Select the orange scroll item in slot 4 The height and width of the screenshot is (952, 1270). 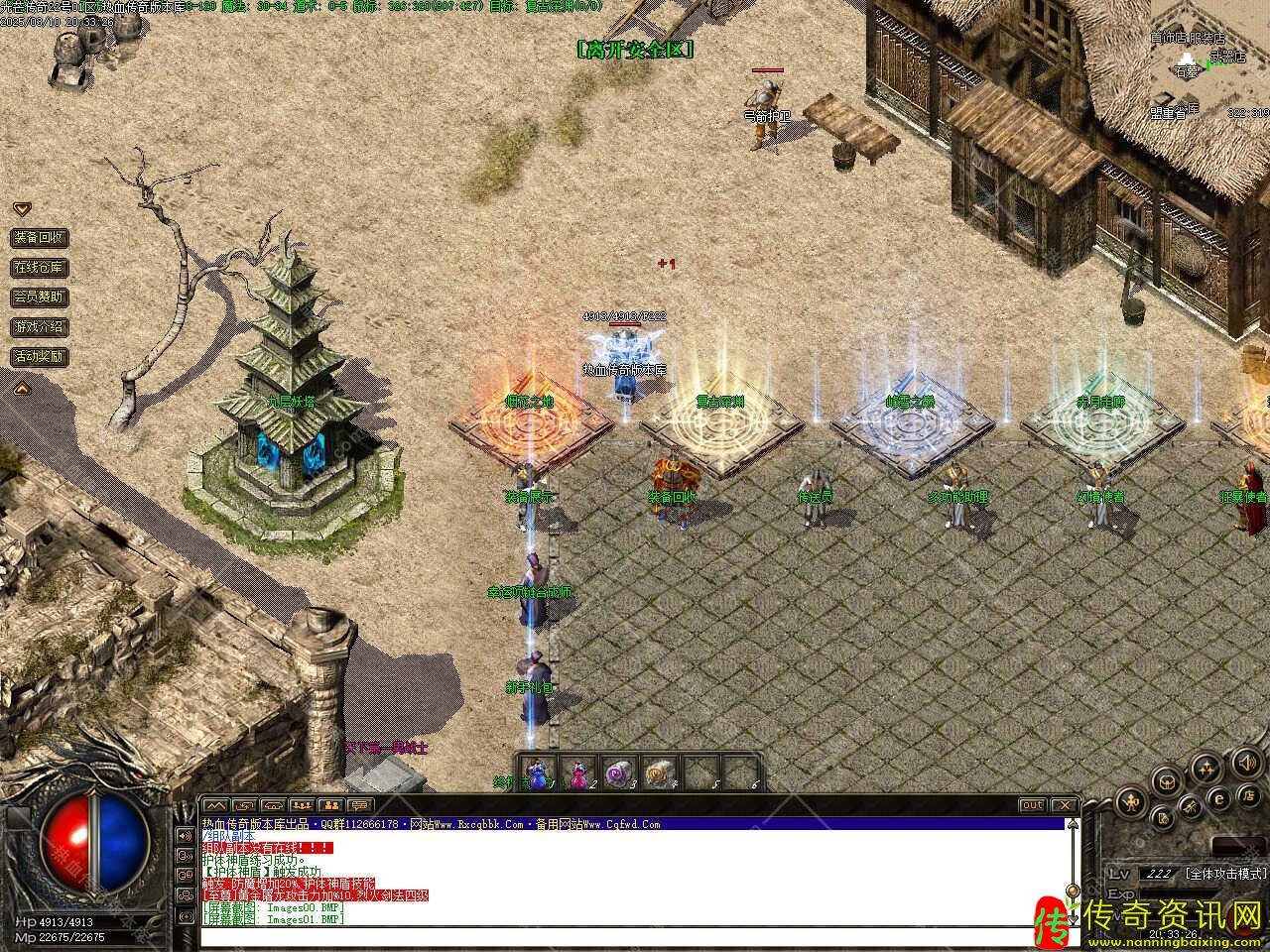tap(658, 772)
